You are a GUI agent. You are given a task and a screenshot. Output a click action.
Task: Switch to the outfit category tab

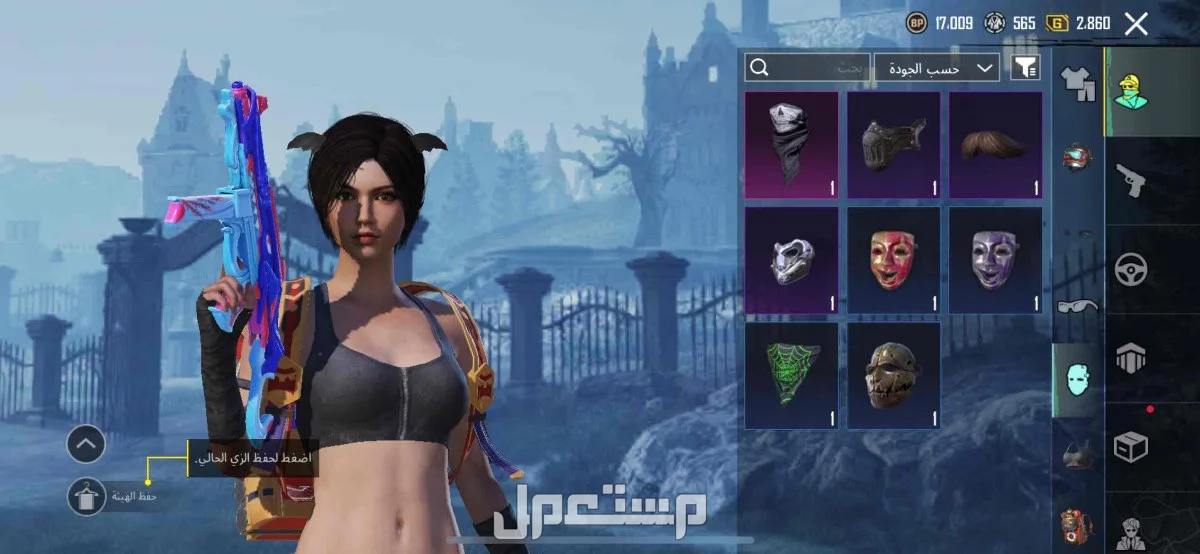point(1078,84)
